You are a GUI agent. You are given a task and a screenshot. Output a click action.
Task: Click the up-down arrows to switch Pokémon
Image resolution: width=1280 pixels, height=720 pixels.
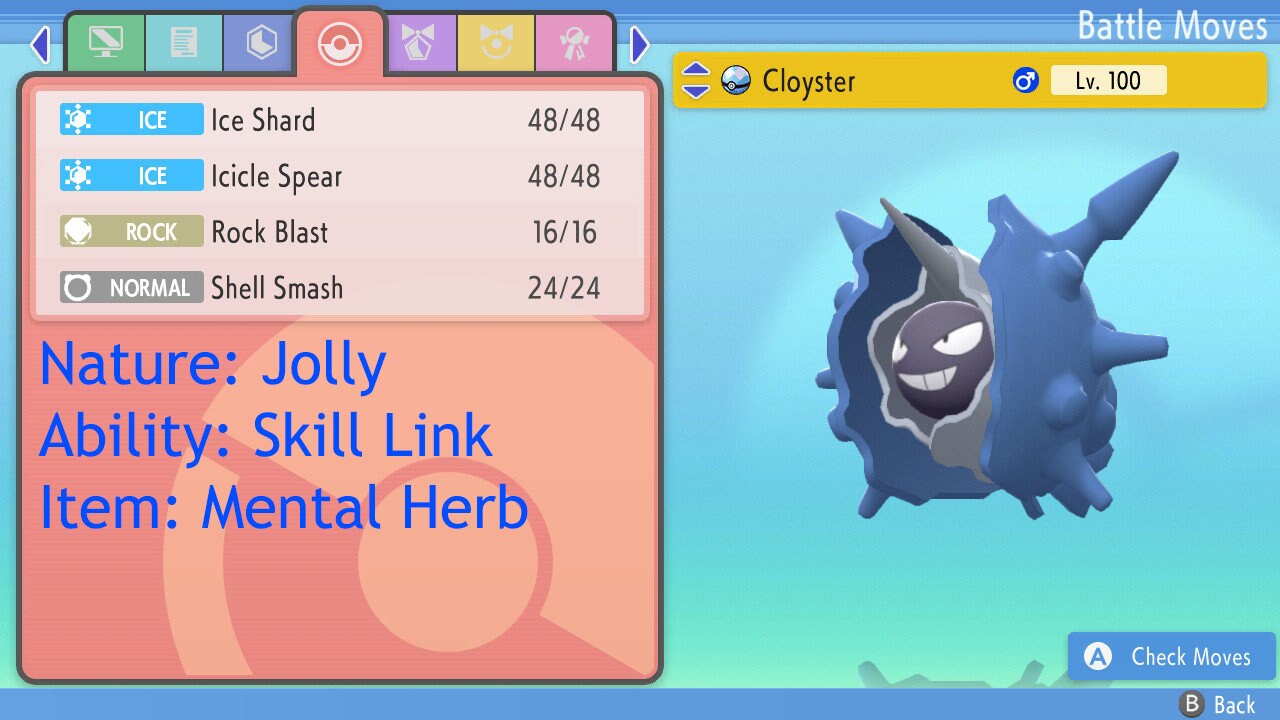click(694, 80)
